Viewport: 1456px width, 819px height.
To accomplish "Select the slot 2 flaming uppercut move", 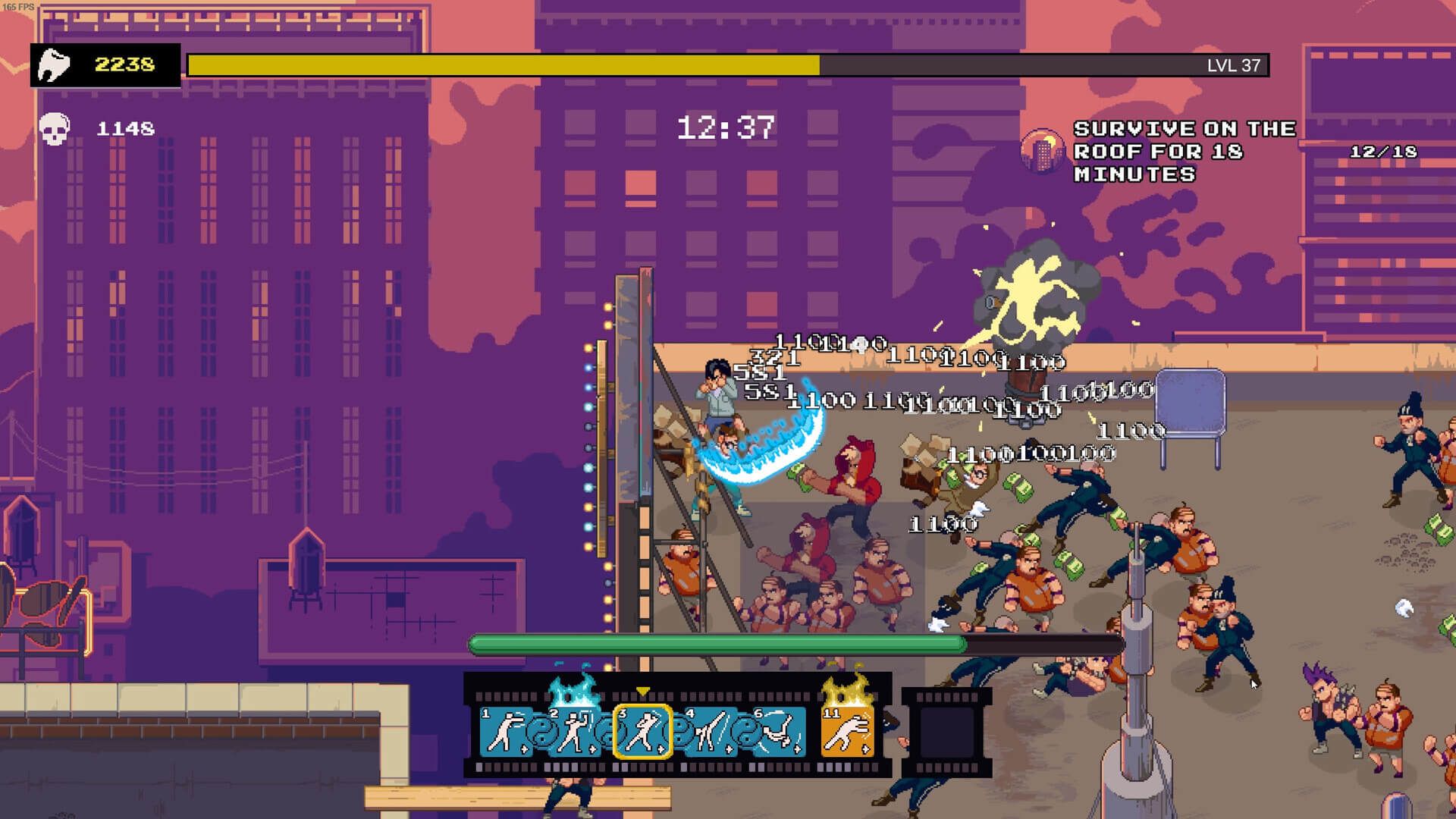I will coord(576,730).
